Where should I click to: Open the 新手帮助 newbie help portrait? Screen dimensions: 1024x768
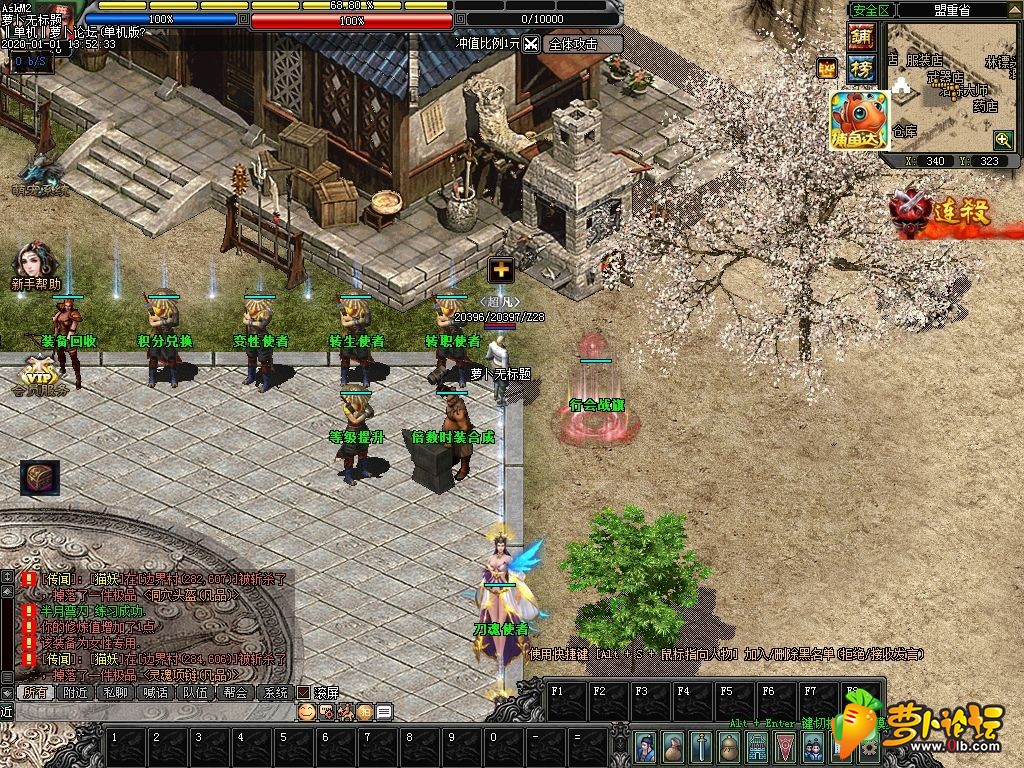tap(34, 263)
